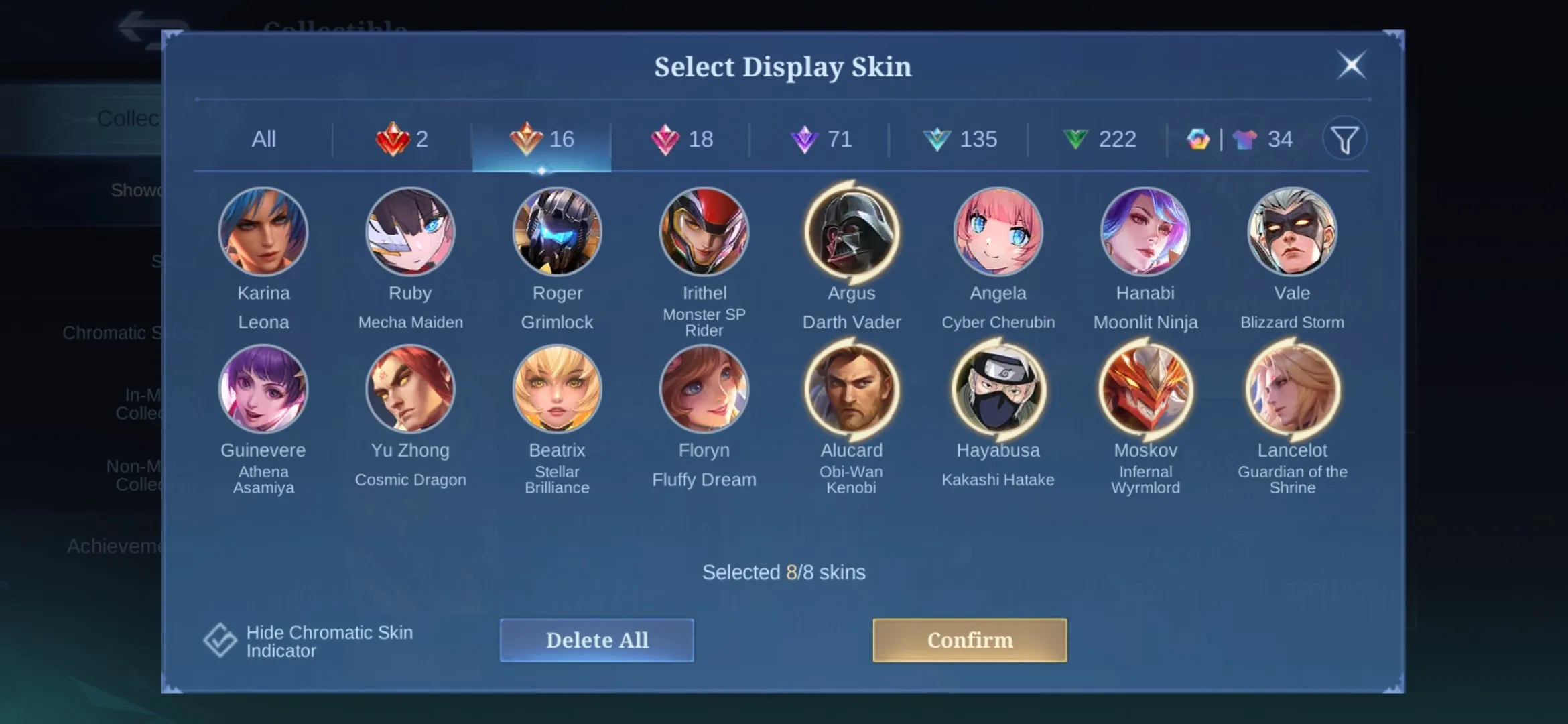Switch to the All skins tab
This screenshot has width=1568, height=724.
[264, 139]
